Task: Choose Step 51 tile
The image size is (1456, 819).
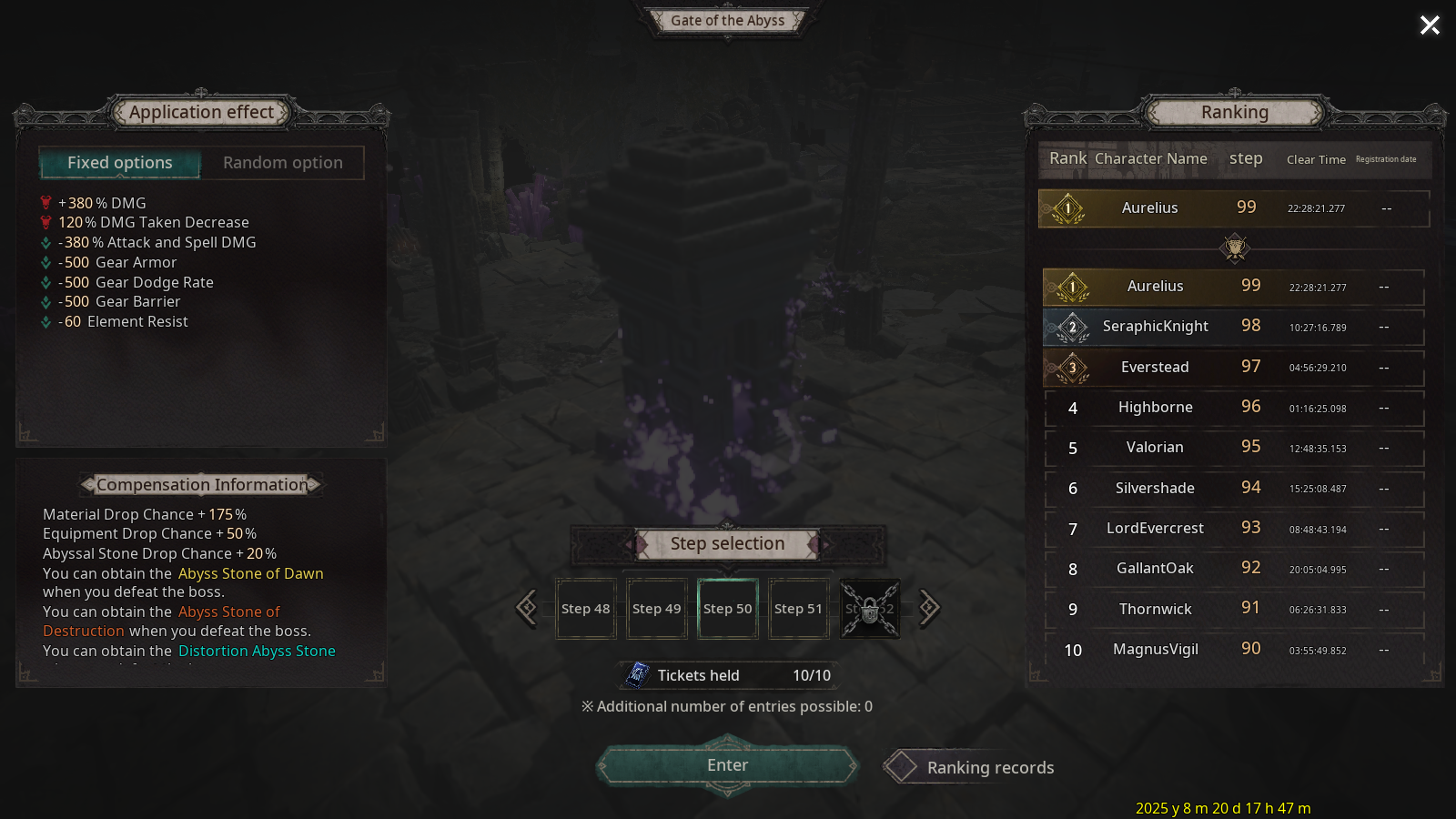Action: pyautogui.click(x=798, y=609)
